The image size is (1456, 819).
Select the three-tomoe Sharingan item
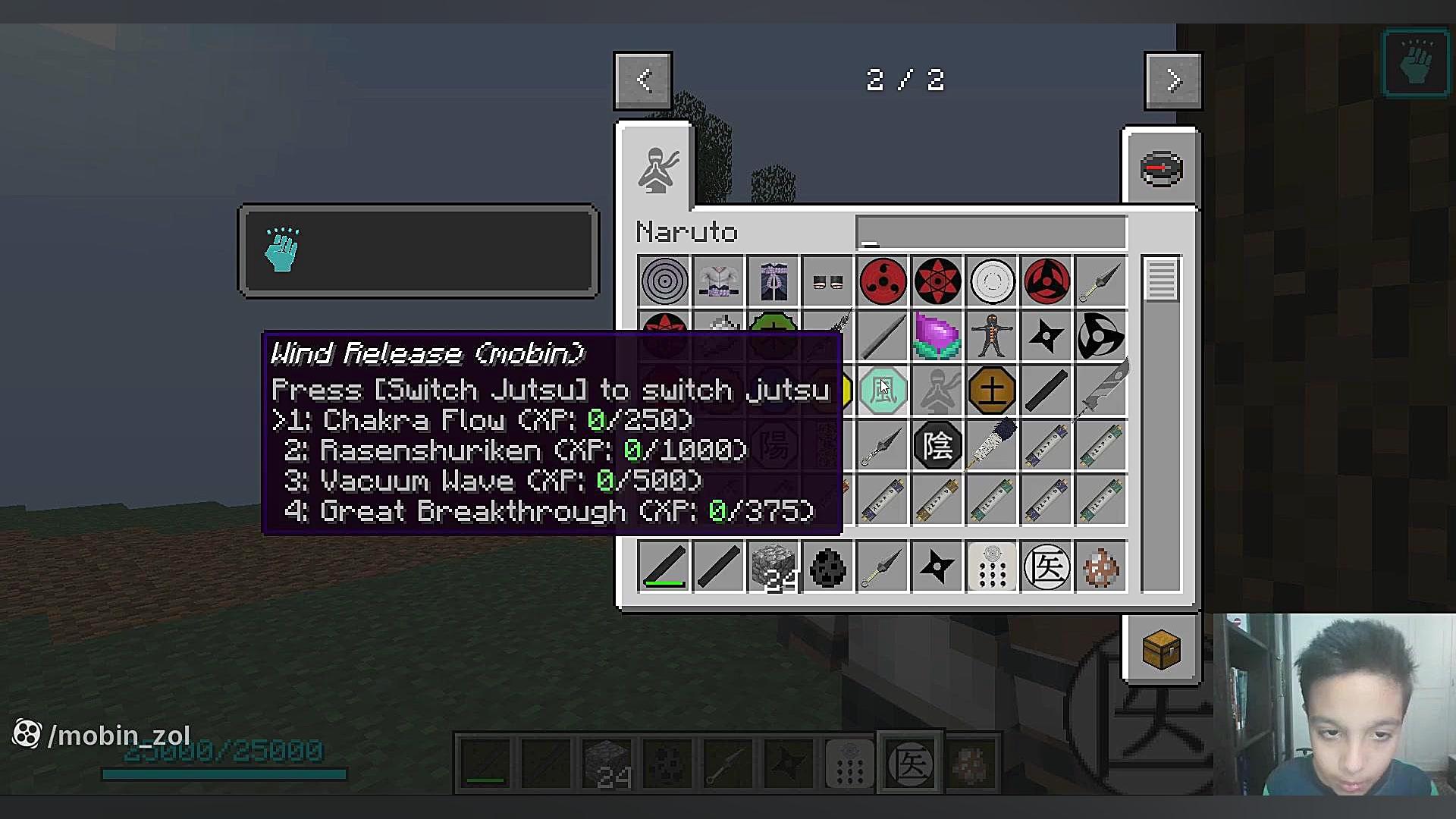883,281
